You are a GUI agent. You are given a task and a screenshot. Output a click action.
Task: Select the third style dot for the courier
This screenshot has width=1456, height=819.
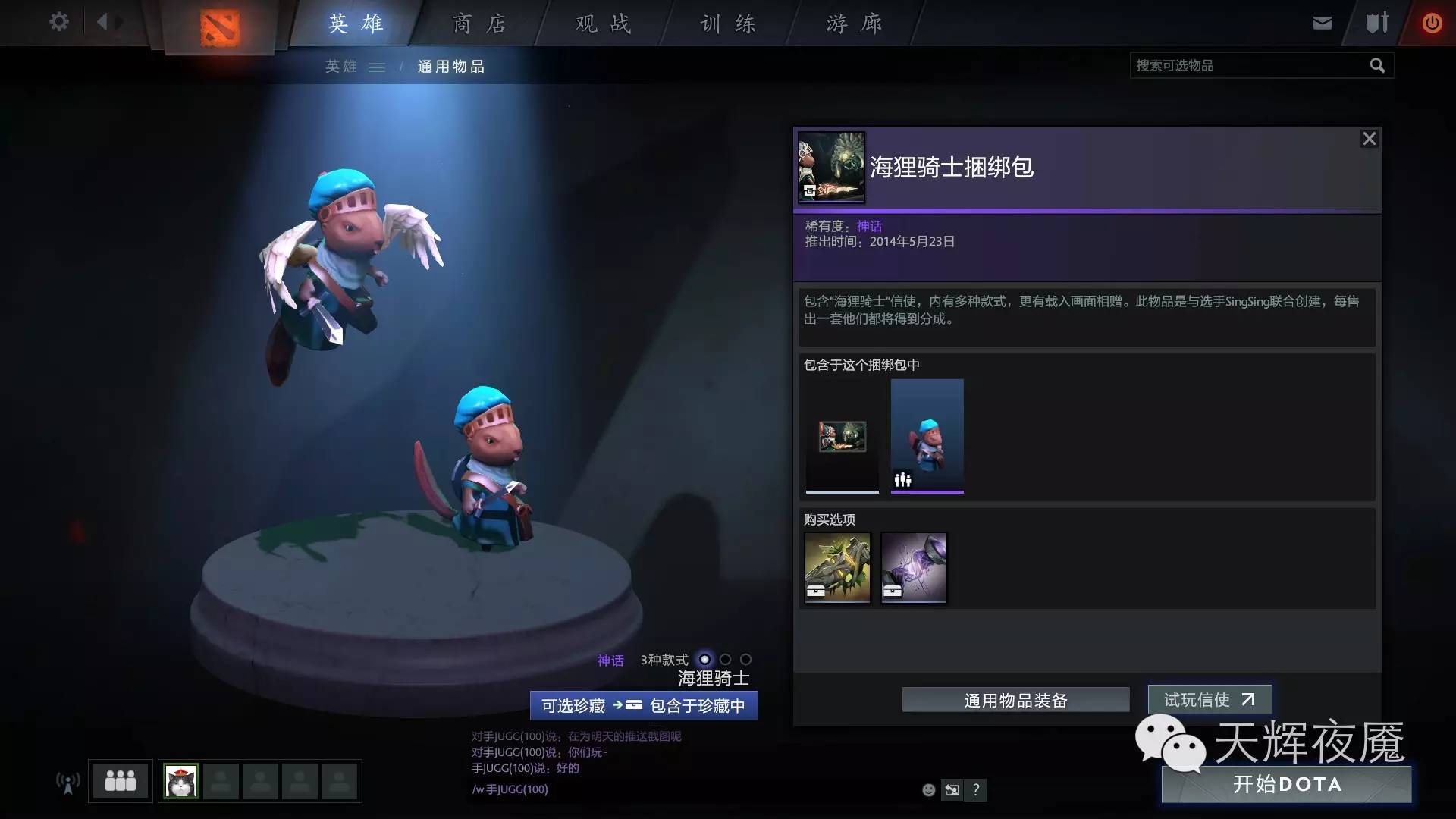click(x=745, y=661)
